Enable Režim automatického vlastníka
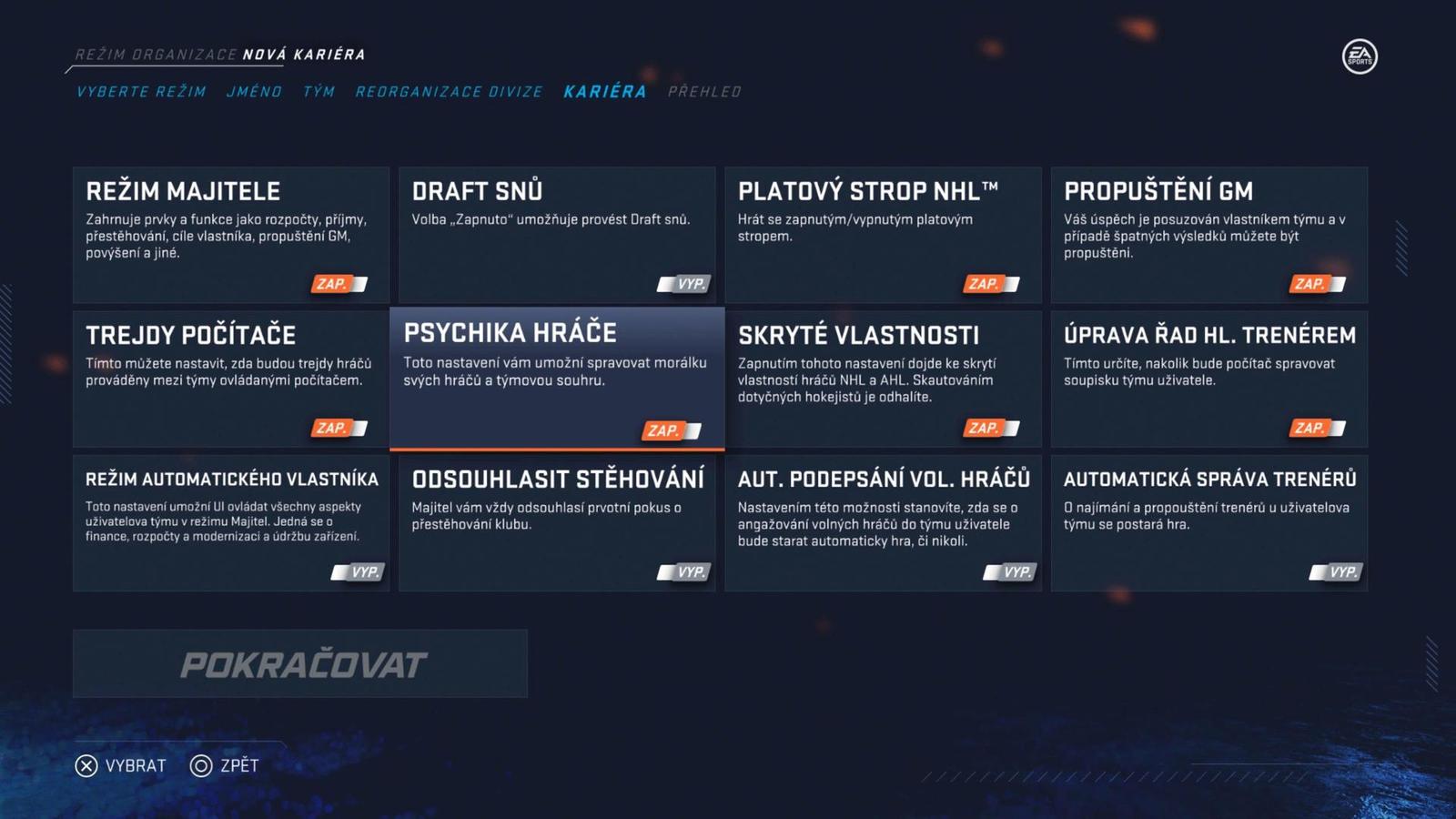This screenshot has height=819, width=1456. [359, 571]
